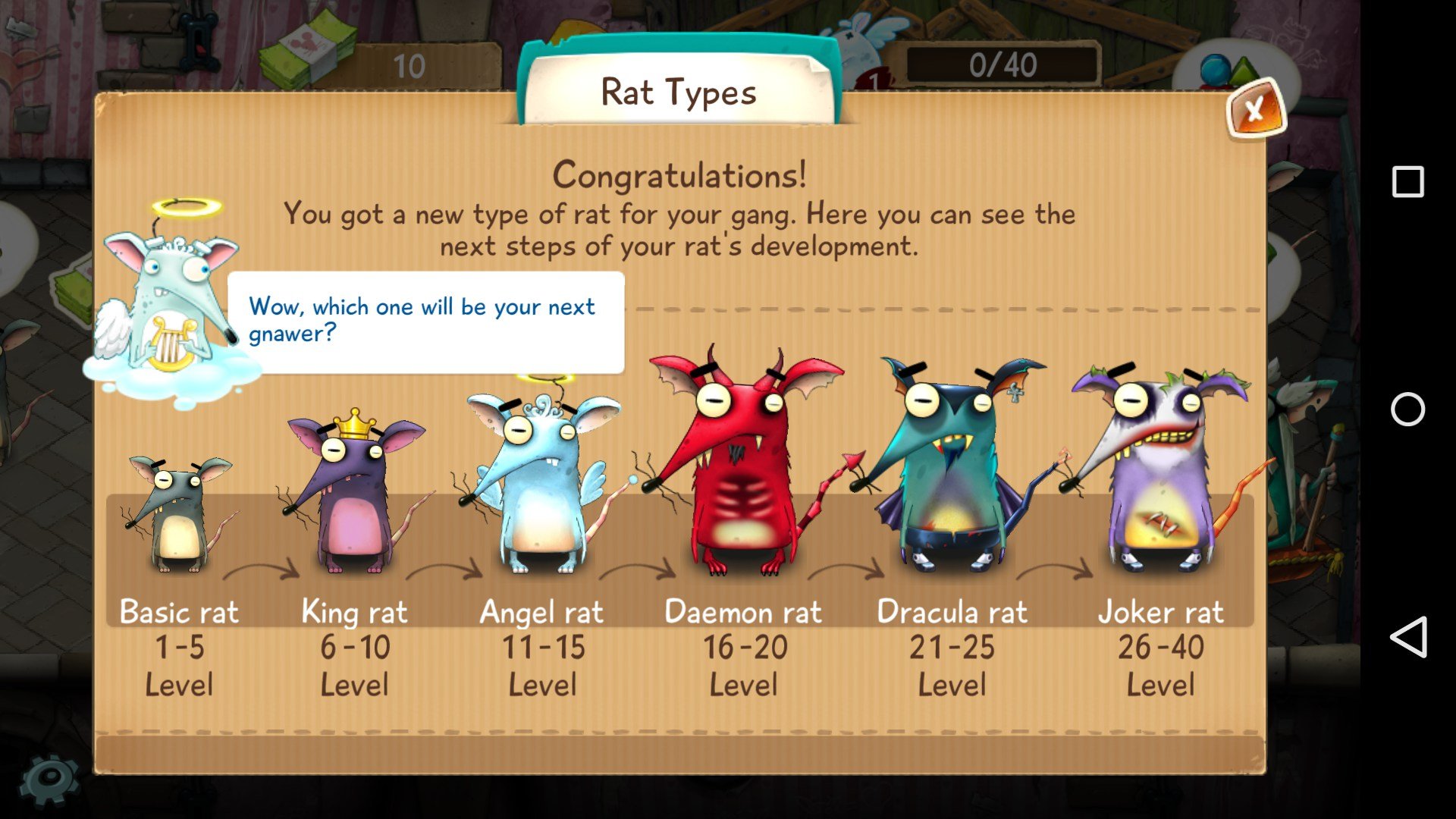Tap the Android home circle button
This screenshot has height=819, width=1456.
coord(1407,409)
